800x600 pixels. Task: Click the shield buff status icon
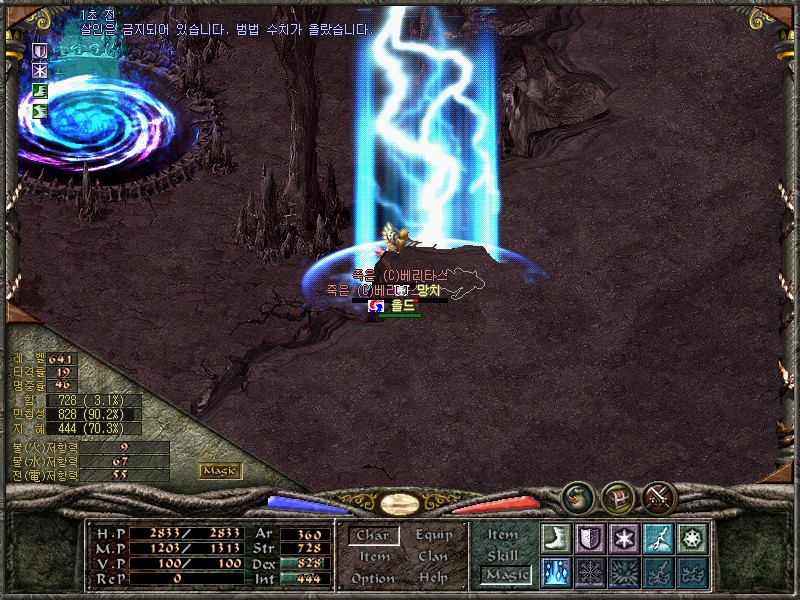coord(41,51)
